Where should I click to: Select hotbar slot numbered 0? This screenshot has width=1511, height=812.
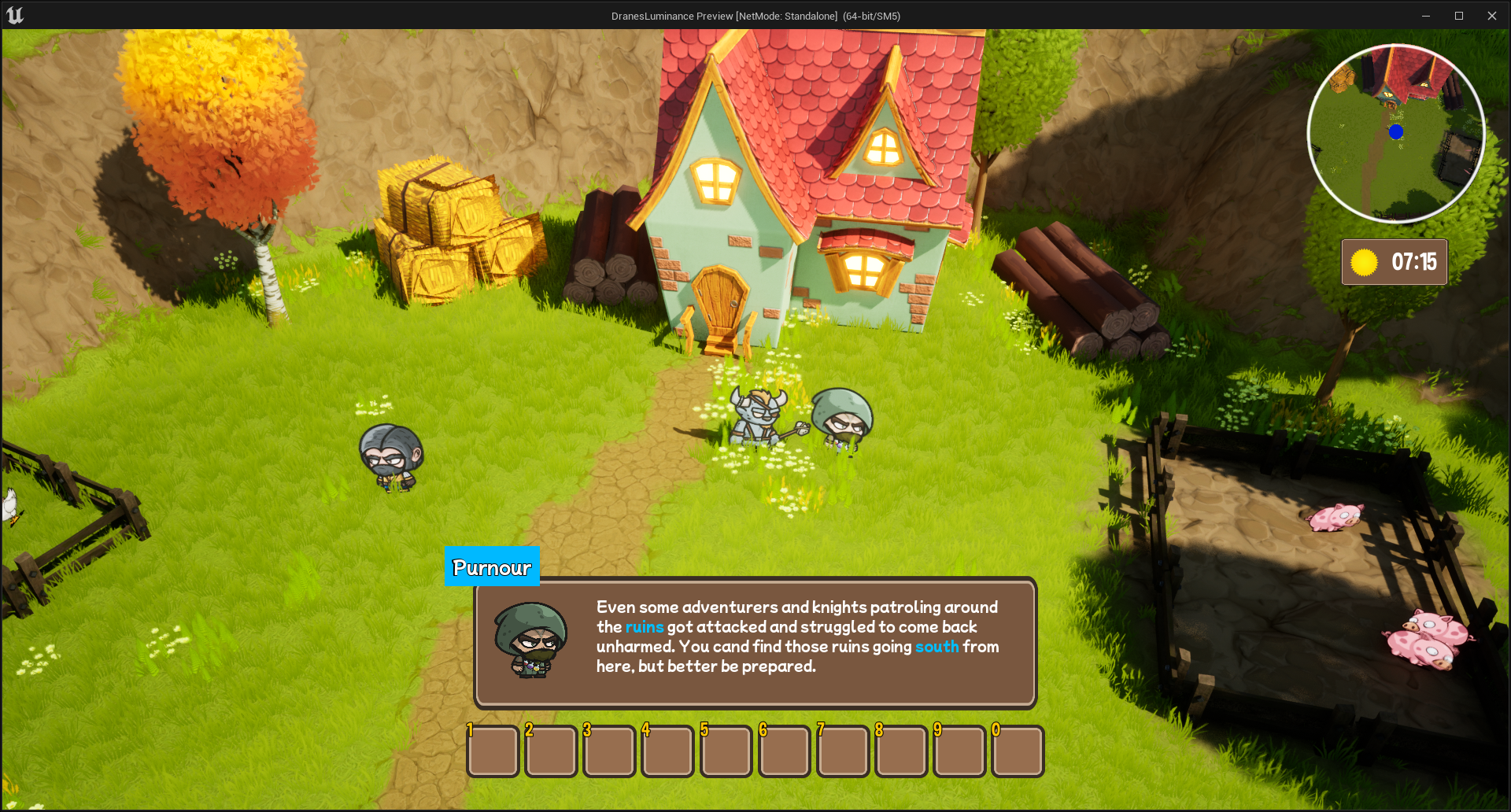[1018, 751]
